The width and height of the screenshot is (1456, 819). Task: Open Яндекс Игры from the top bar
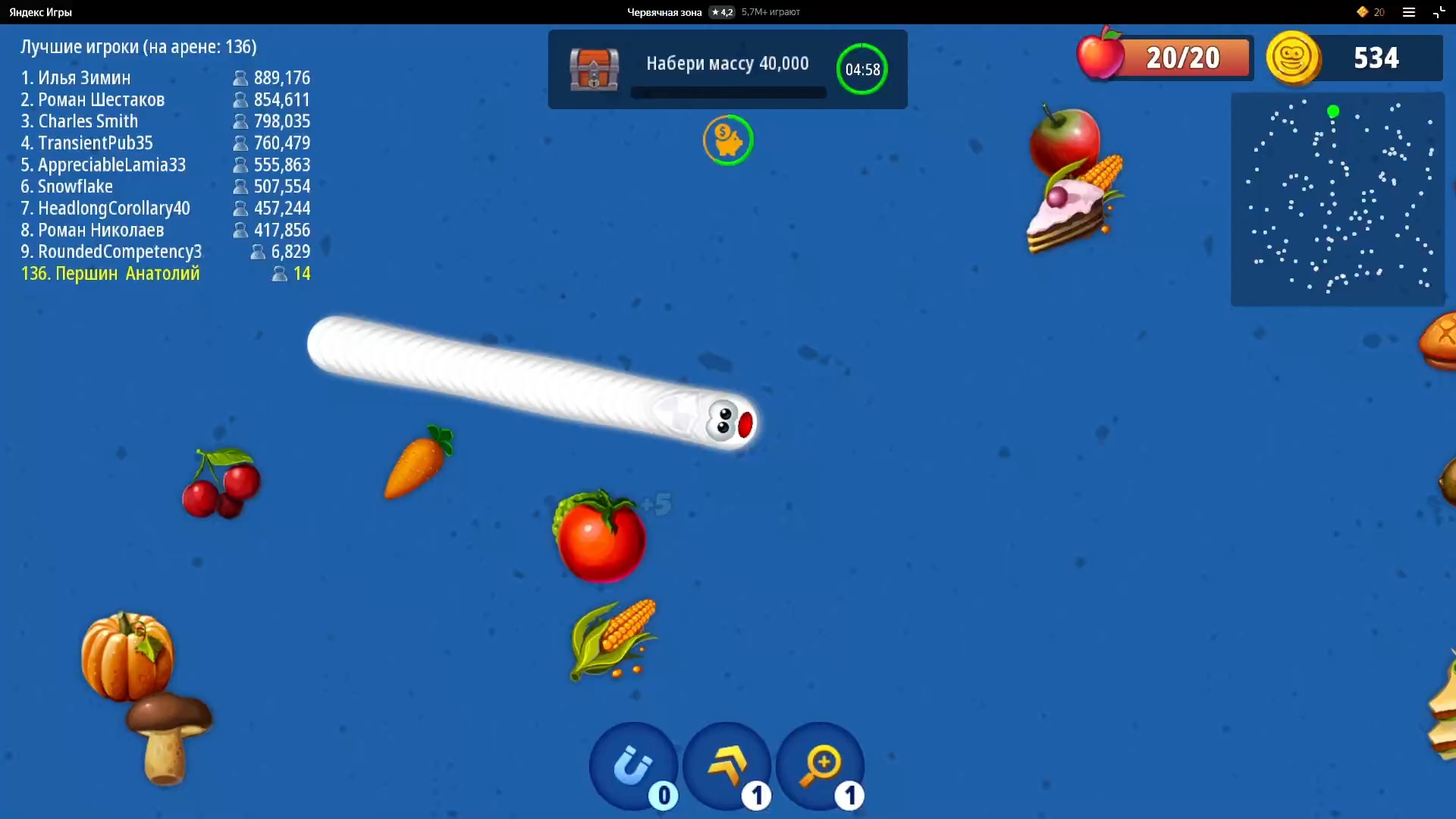click(41, 12)
